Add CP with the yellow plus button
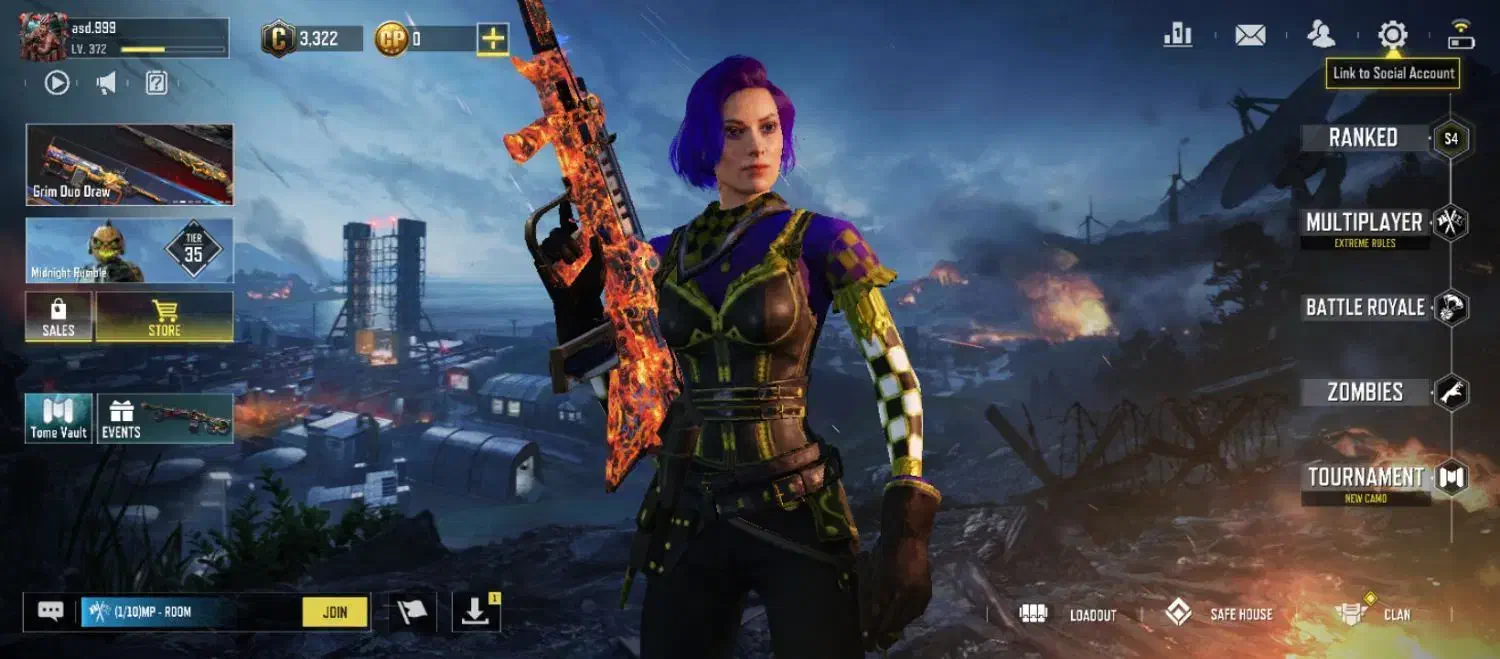 click(x=493, y=39)
